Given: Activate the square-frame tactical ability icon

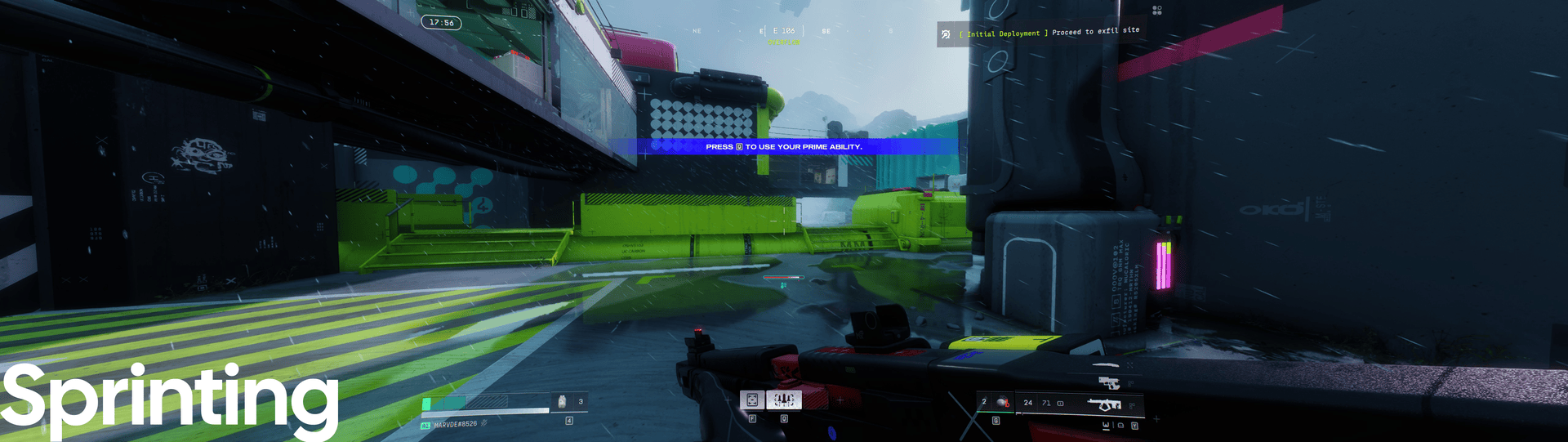Looking at the screenshot, I should click(752, 400).
